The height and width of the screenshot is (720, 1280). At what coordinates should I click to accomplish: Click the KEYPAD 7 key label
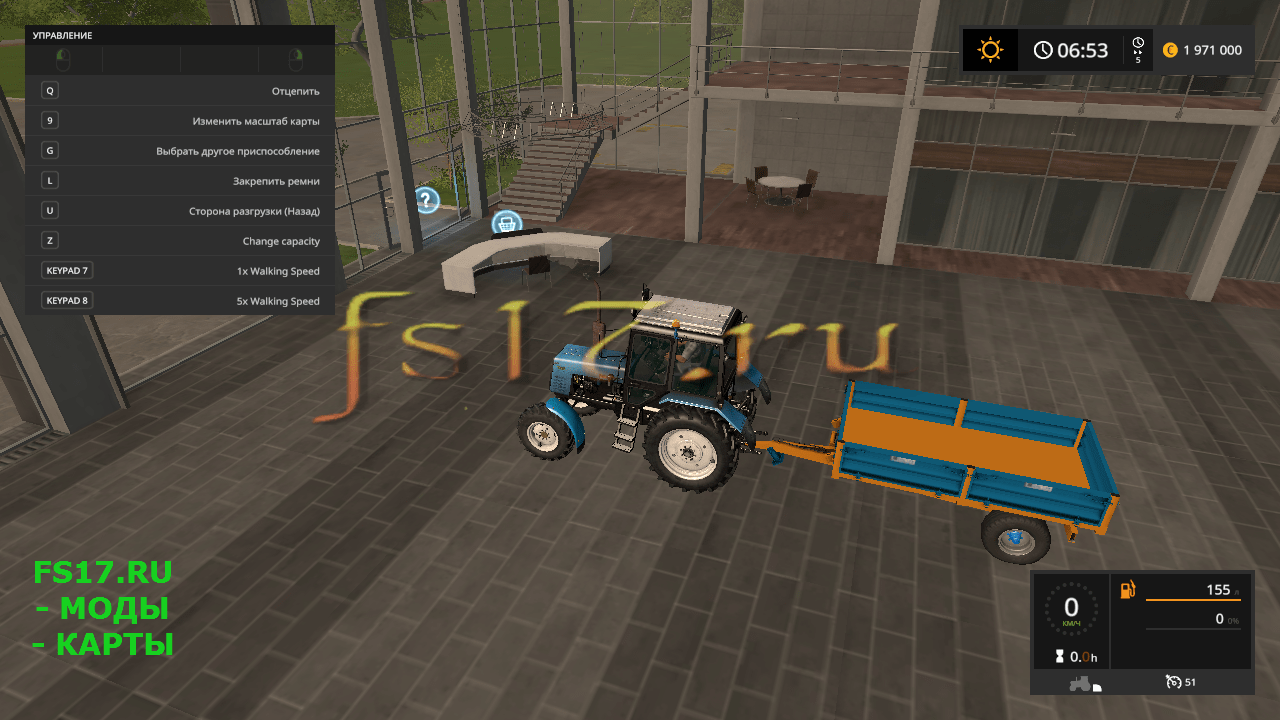66,270
